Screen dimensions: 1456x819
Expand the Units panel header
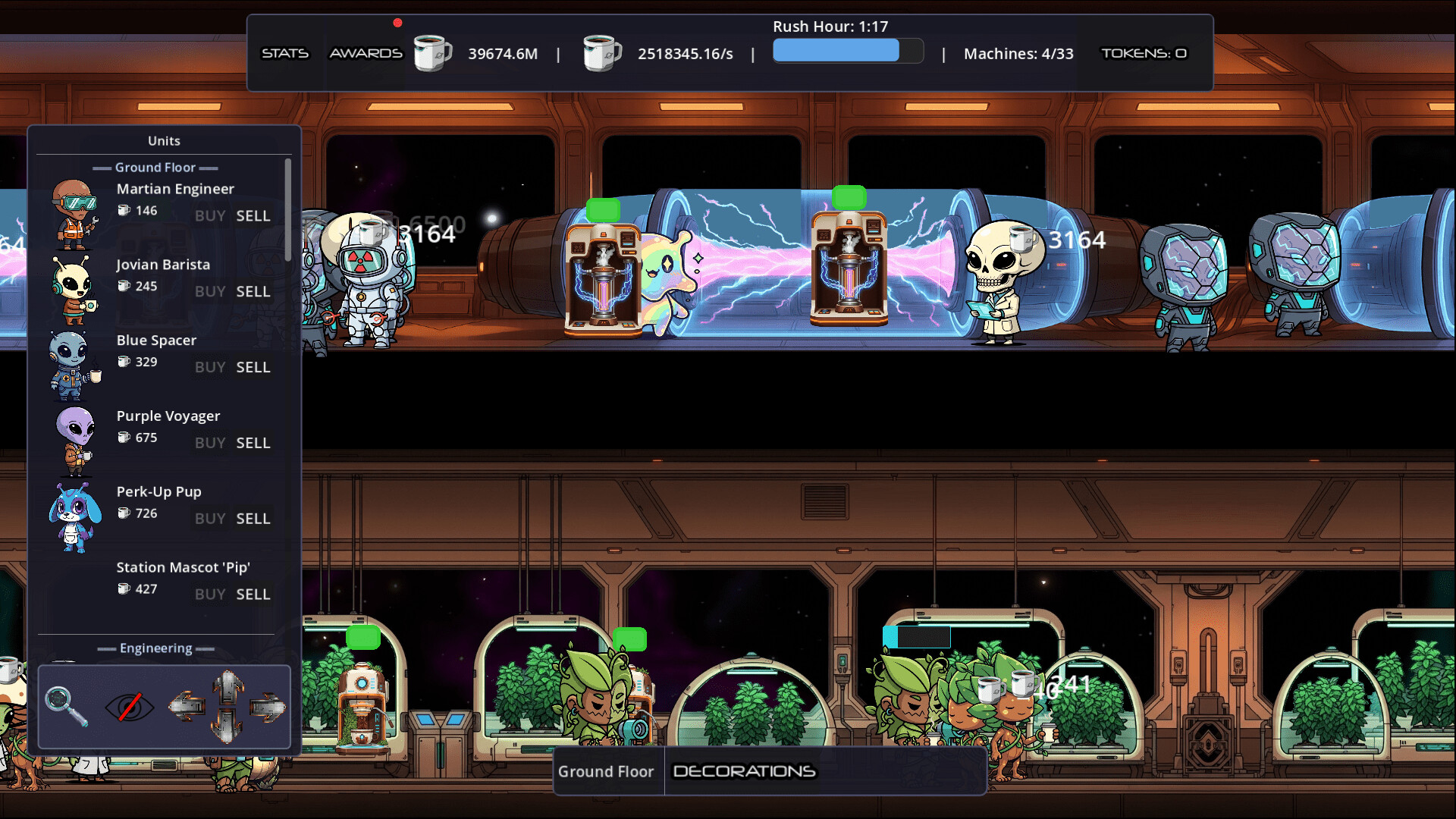click(163, 140)
